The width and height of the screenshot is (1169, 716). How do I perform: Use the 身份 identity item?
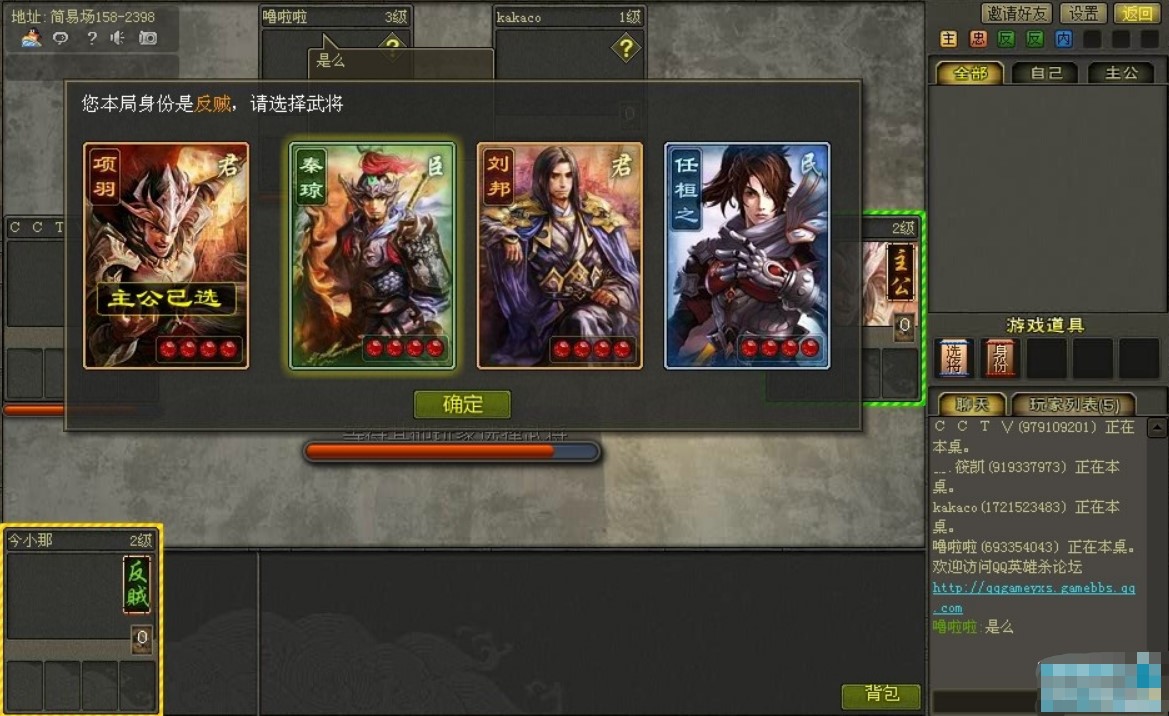[x=999, y=358]
